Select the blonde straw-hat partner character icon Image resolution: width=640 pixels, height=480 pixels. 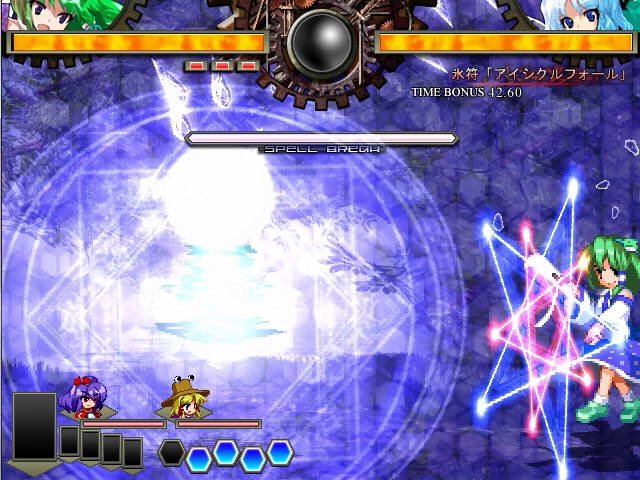tap(182, 396)
